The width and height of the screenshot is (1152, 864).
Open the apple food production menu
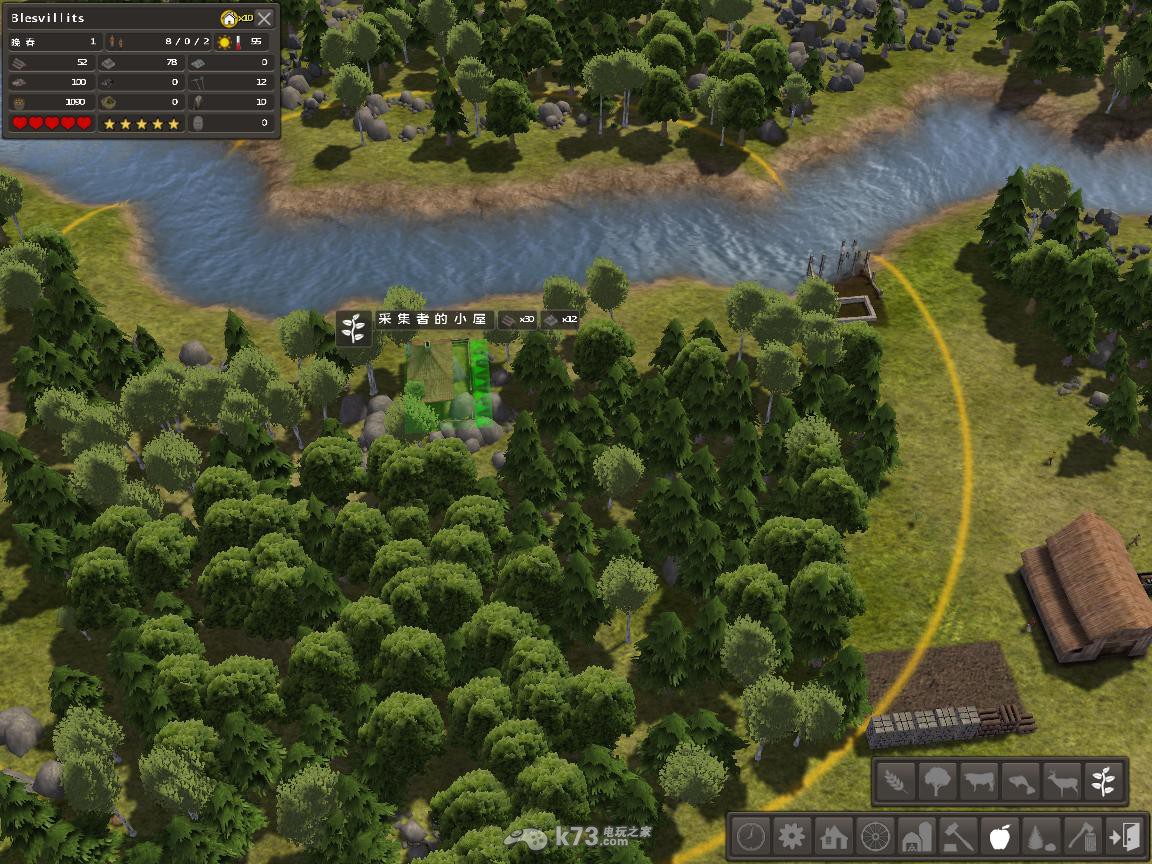pos(1000,835)
